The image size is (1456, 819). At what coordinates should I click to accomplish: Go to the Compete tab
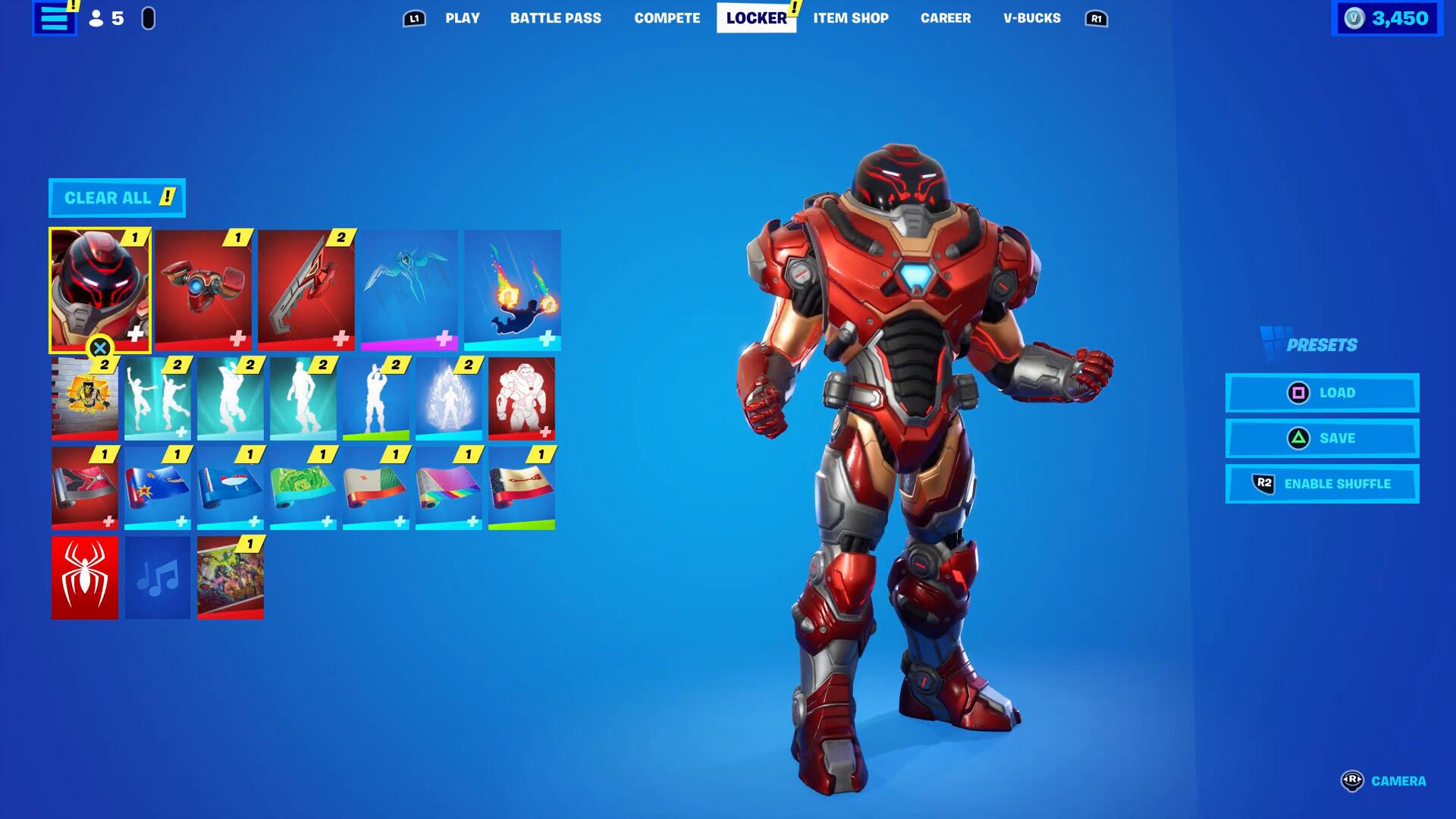(x=667, y=18)
